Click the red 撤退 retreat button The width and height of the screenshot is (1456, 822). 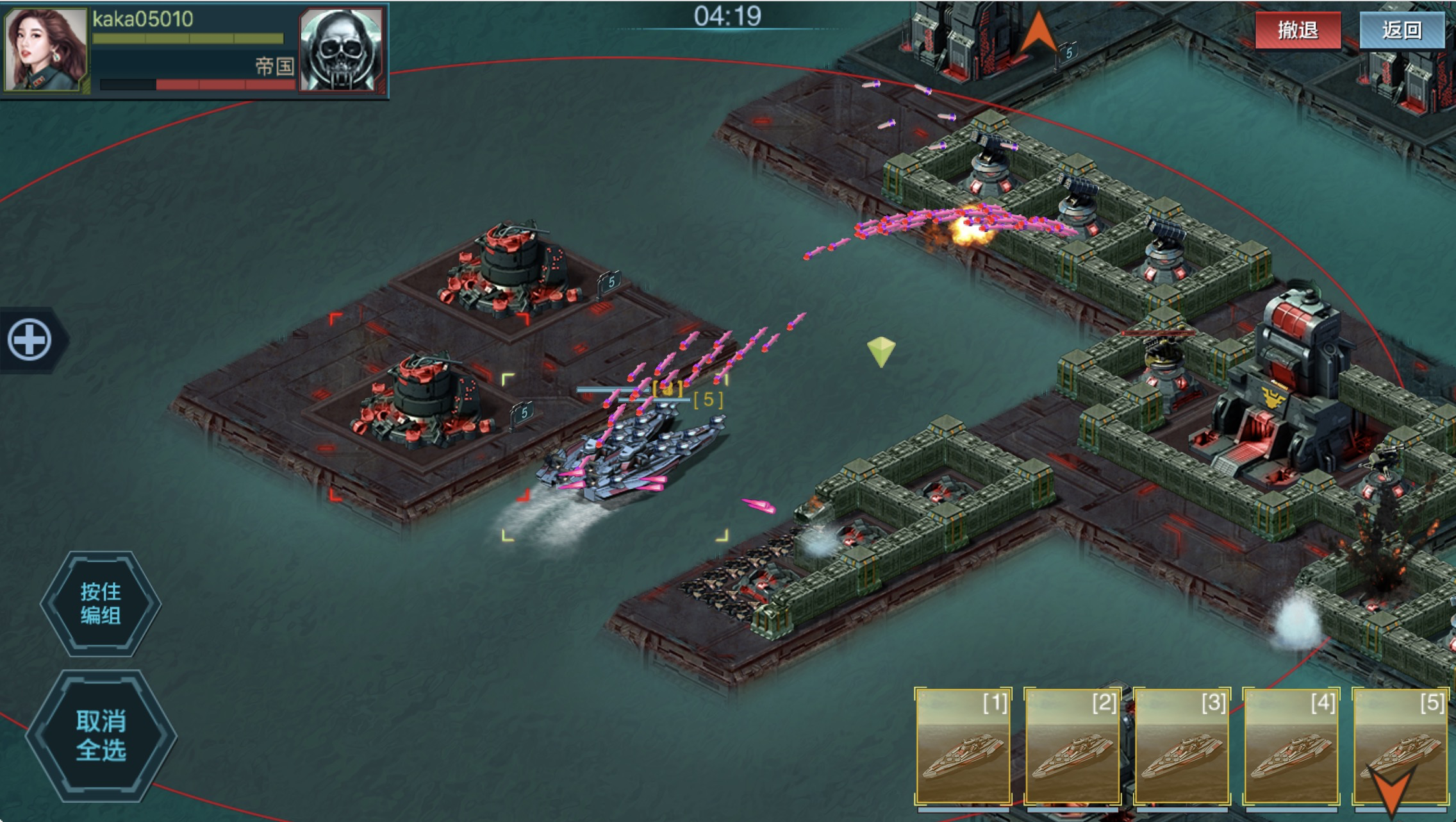click(x=1297, y=30)
